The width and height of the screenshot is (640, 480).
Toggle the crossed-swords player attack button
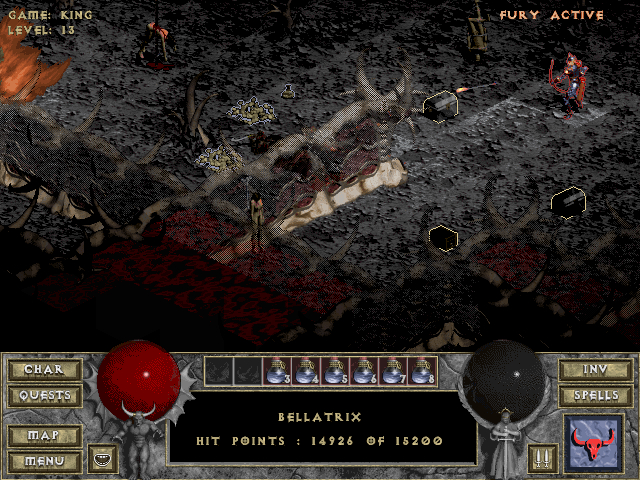pos(543,458)
